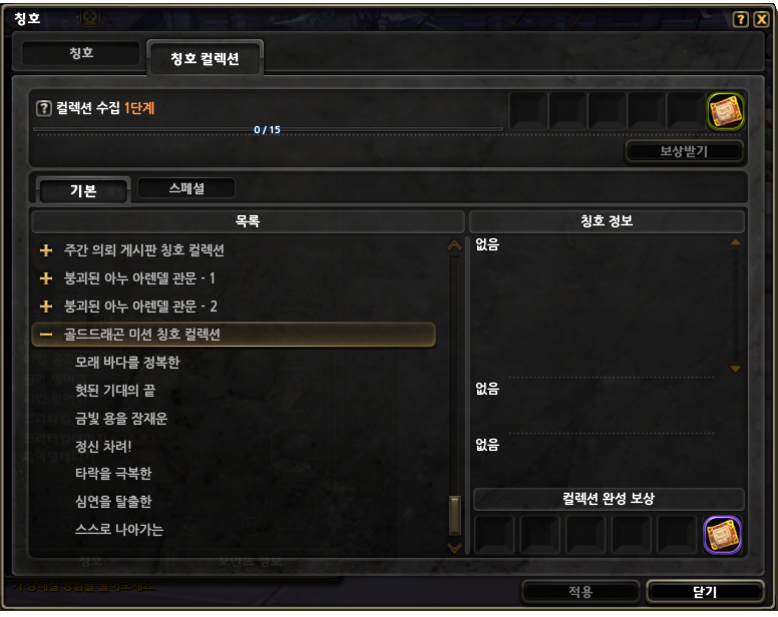Click the 보상받기 reward button
Screen dimensions: 778x617
pyautogui.click(x=685, y=151)
